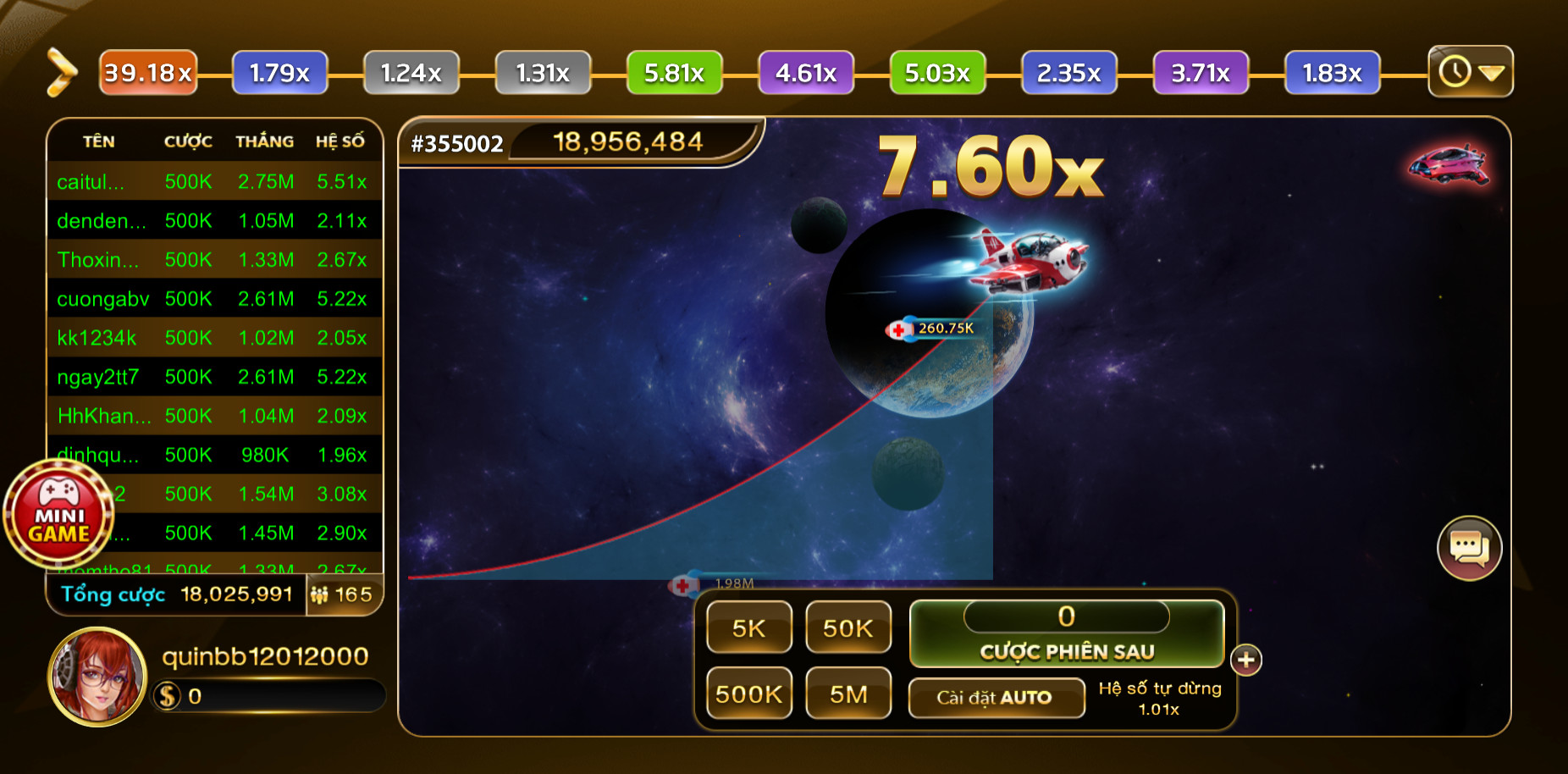1568x774 pixels.
Task: Click the HỆ SỐ column header
Action: tap(342, 141)
